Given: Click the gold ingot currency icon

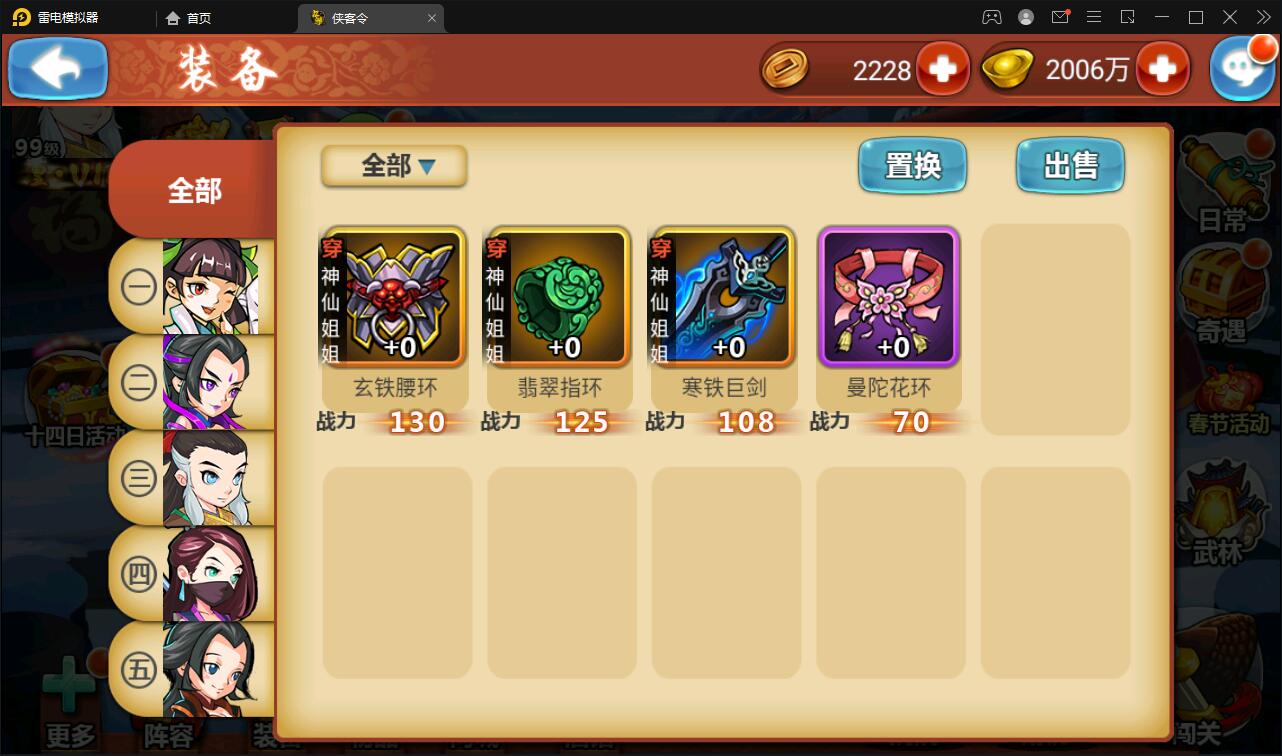Looking at the screenshot, I should click(x=1008, y=68).
